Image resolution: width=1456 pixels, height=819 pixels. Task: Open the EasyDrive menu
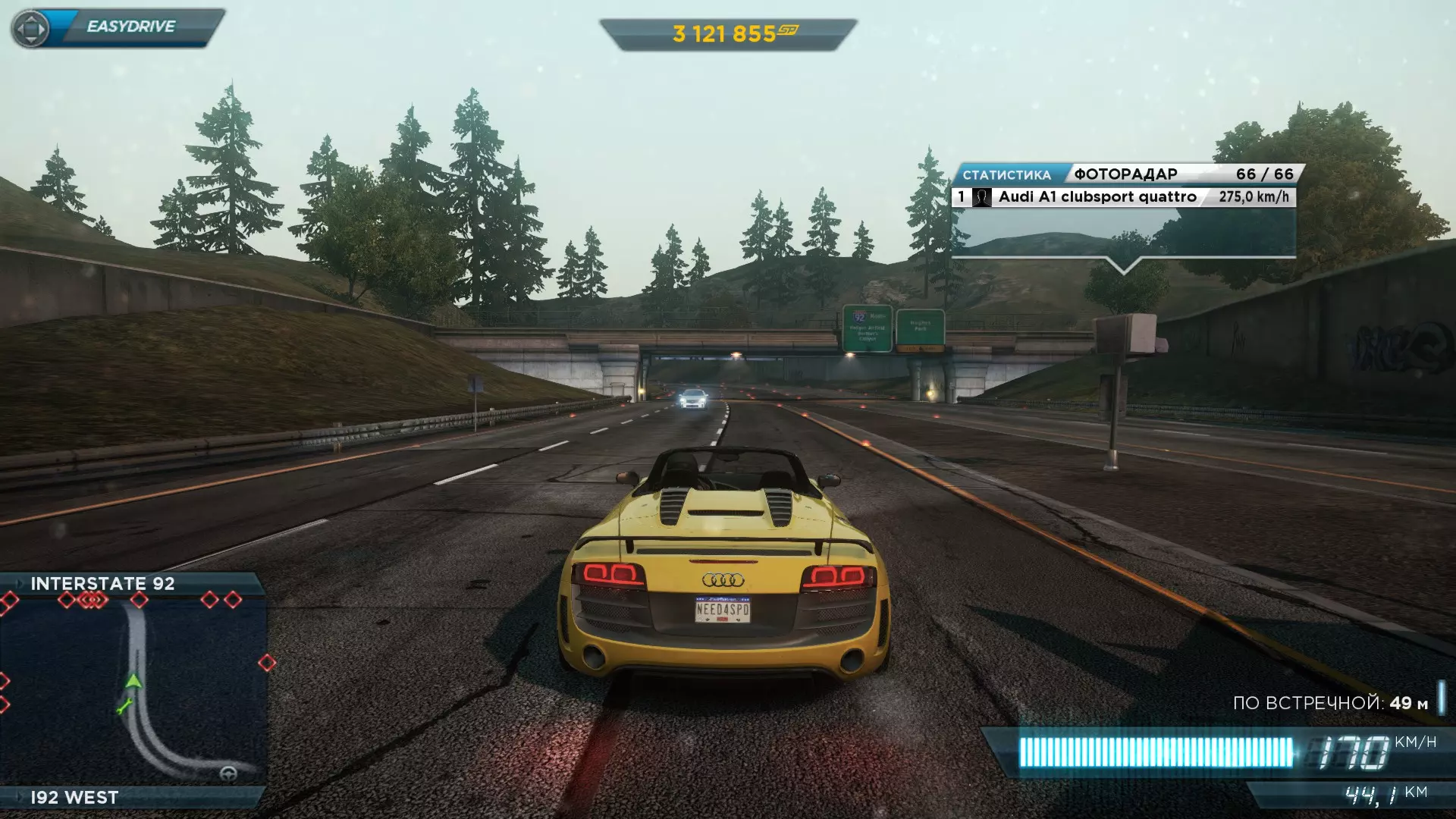(x=118, y=28)
